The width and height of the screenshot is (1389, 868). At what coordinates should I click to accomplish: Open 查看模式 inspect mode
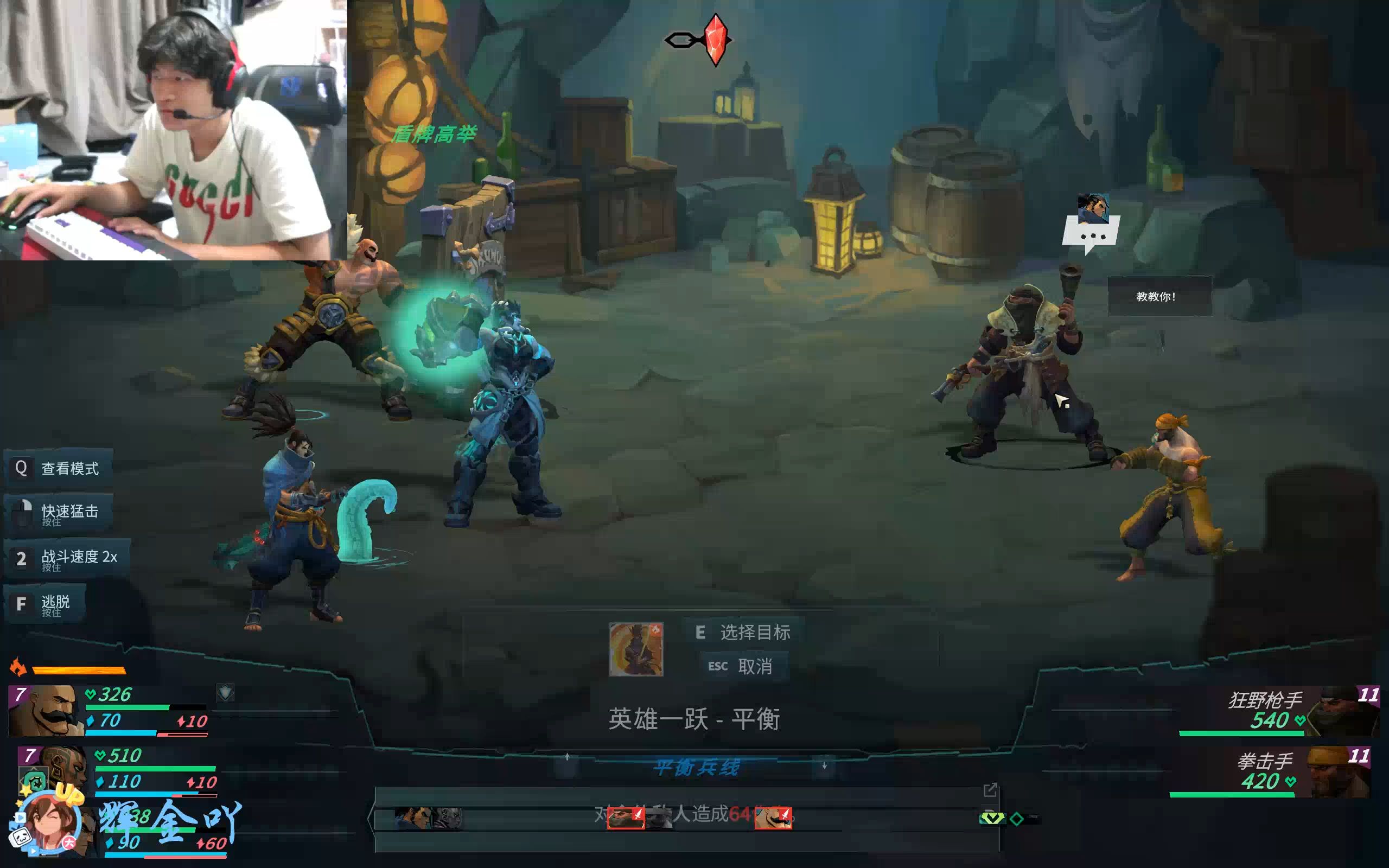pyautogui.click(x=59, y=468)
